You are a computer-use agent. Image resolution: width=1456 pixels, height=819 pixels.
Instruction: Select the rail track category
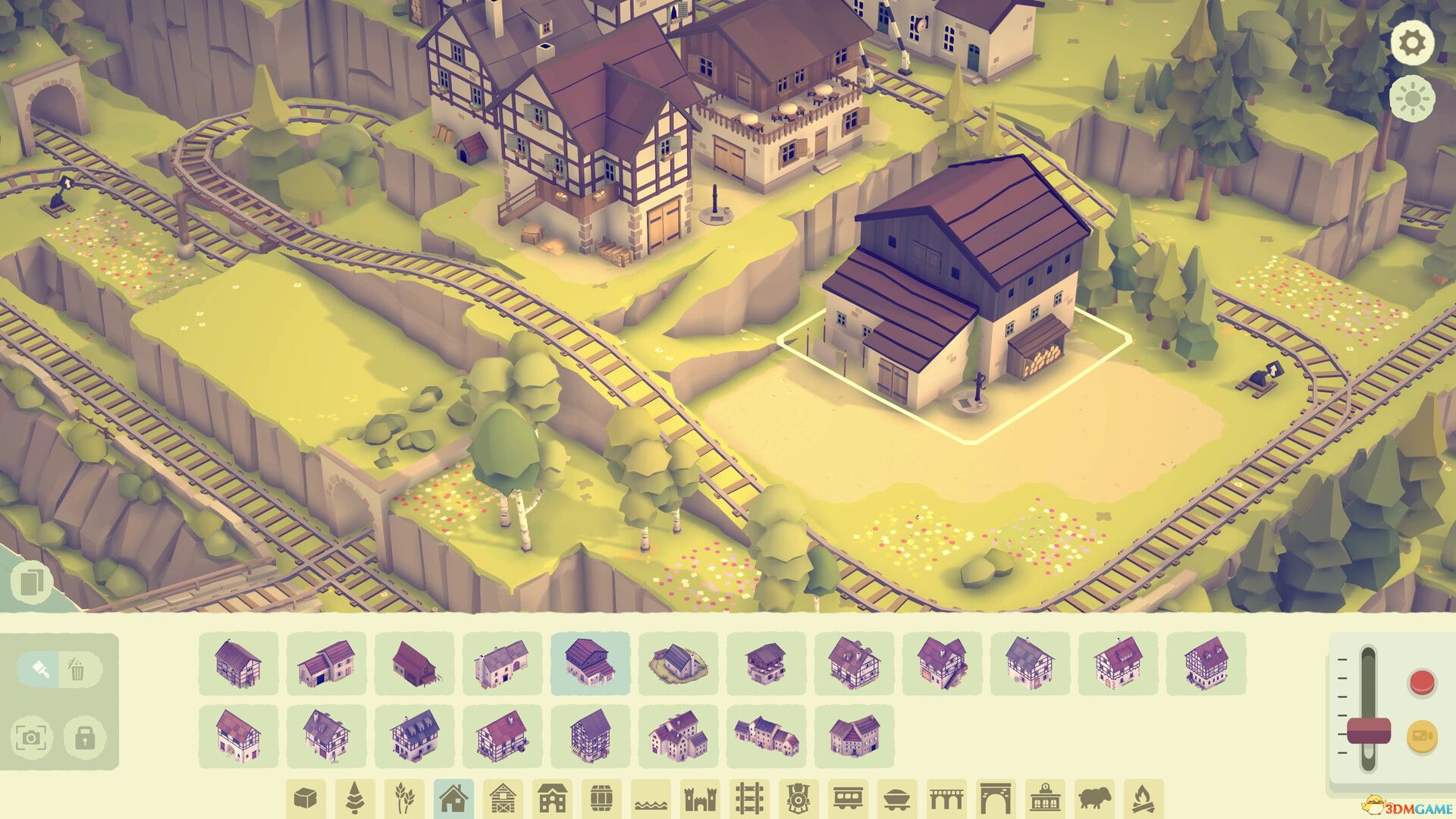tap(750, 797)
